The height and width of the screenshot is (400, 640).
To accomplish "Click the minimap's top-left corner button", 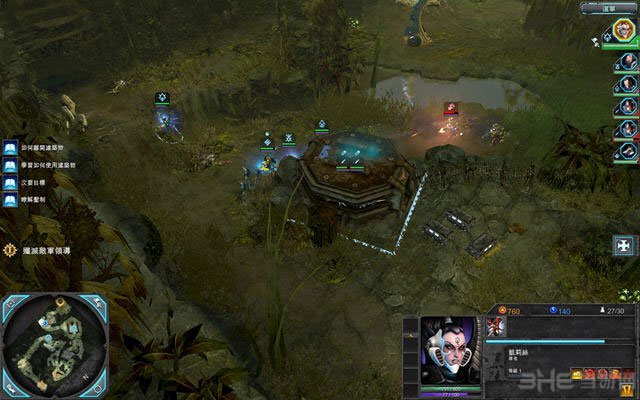I will click(8, 302).
